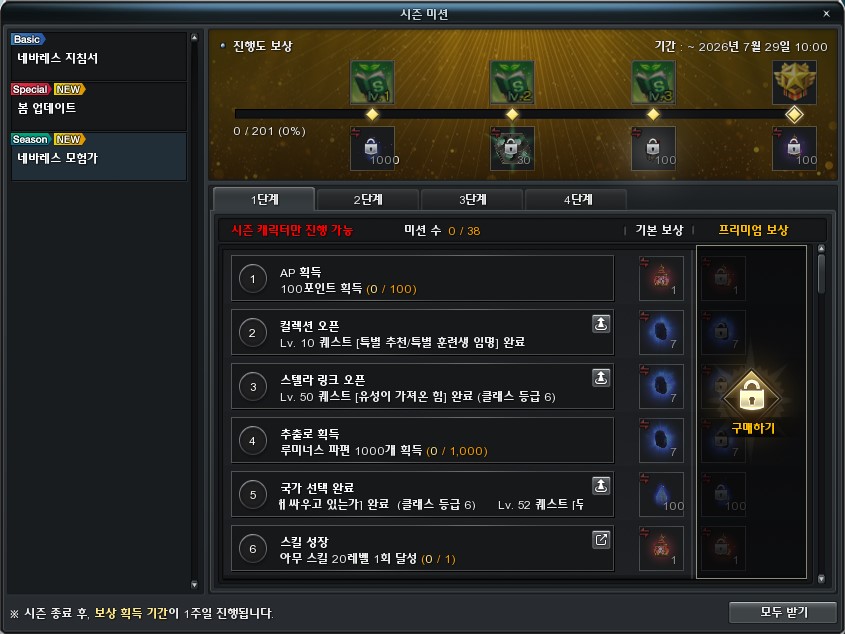Click the 구매하기 premium reward lock
845x634 pixels.
click(x=752, y=400)
